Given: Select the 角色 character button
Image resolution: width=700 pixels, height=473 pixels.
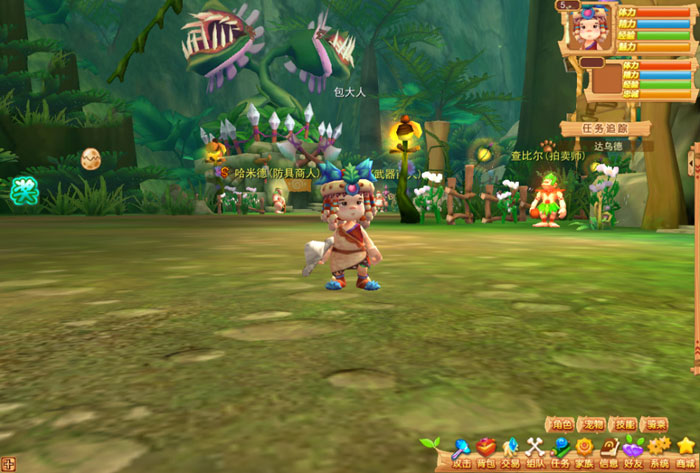Looking at the screenshot, I should pyautogui.click(x=561, y=424).
